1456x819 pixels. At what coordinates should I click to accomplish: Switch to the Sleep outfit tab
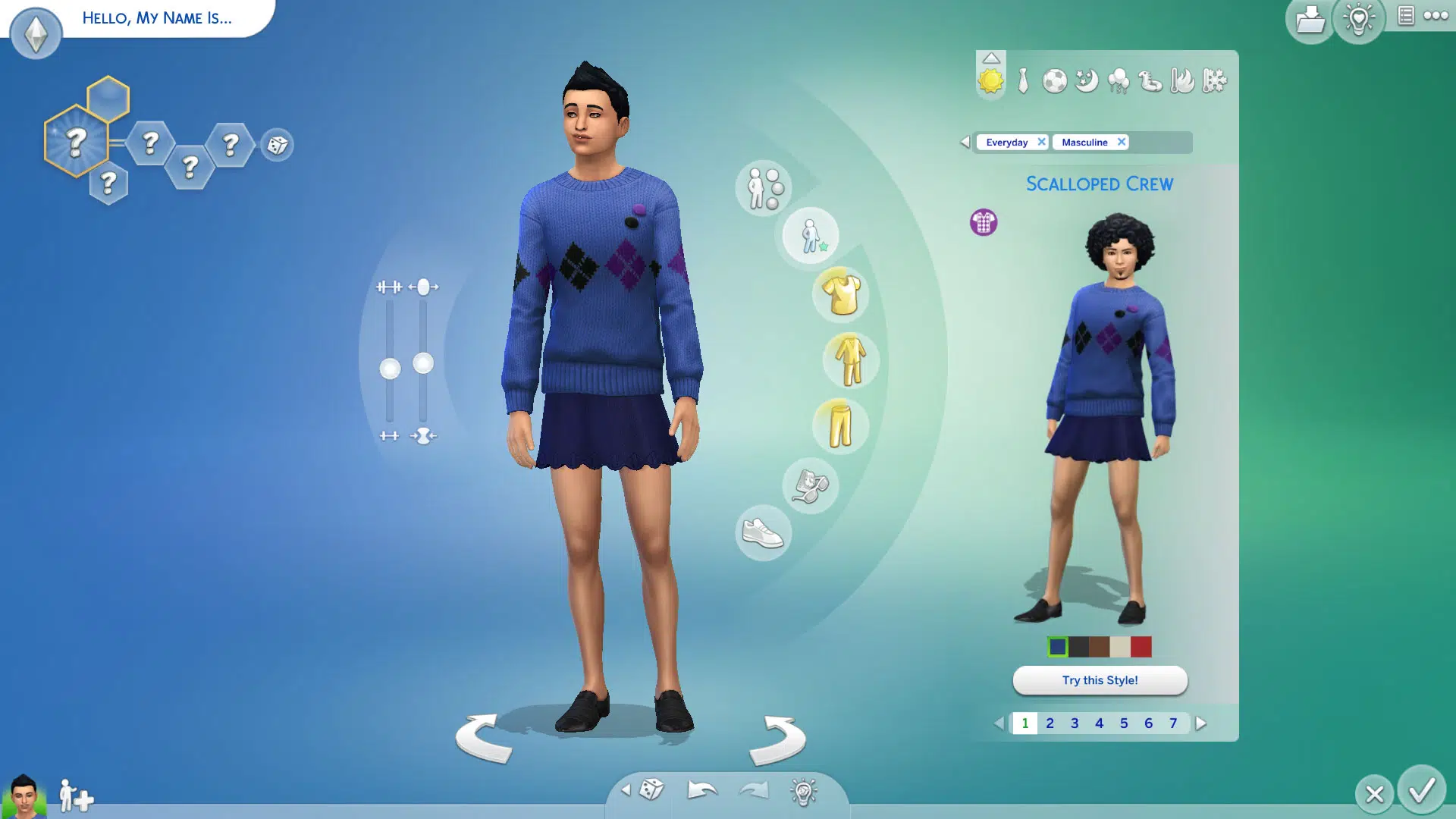pos(1086,80)
